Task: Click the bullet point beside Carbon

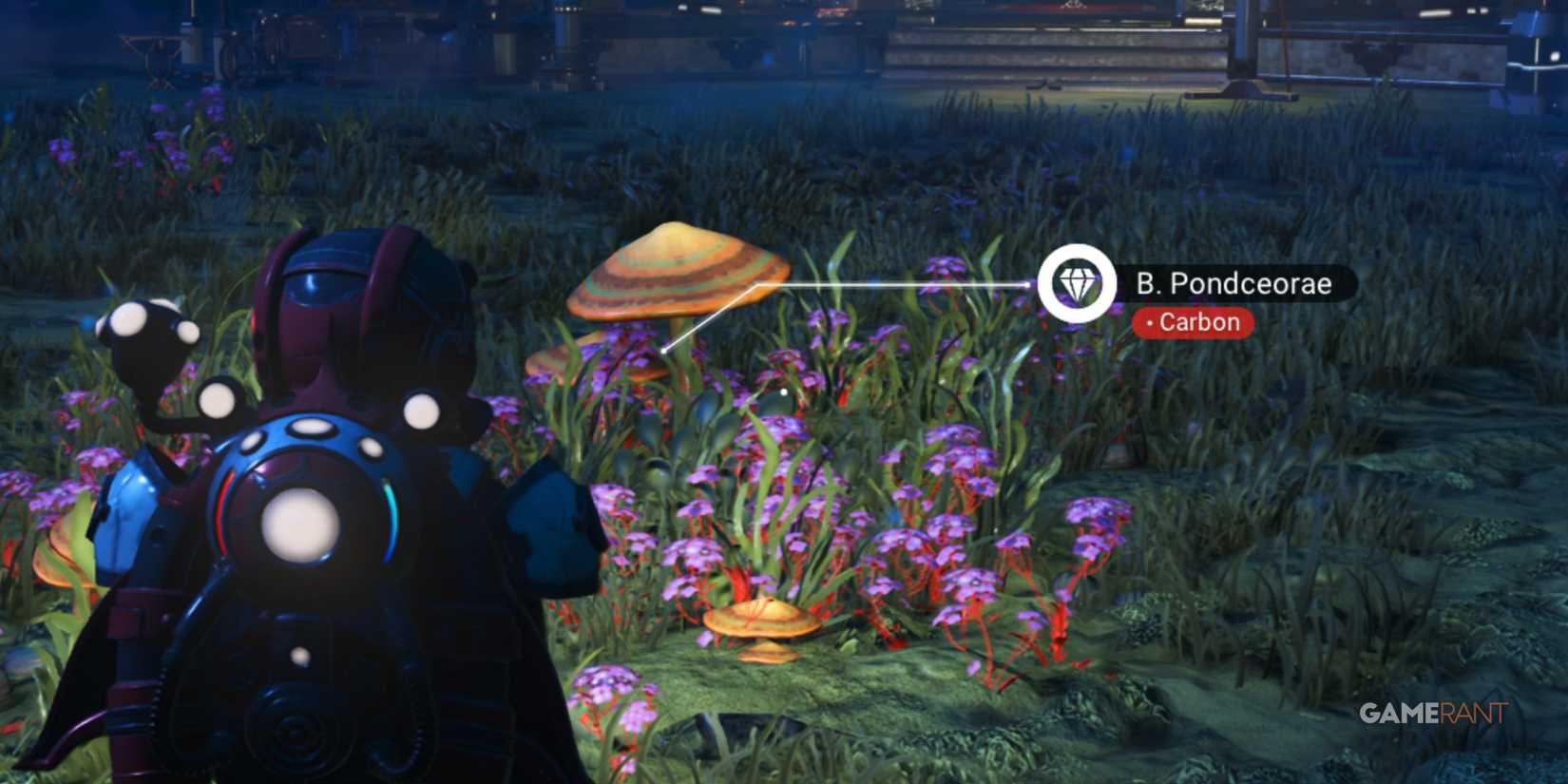Action: click(x=1151, y=323)
